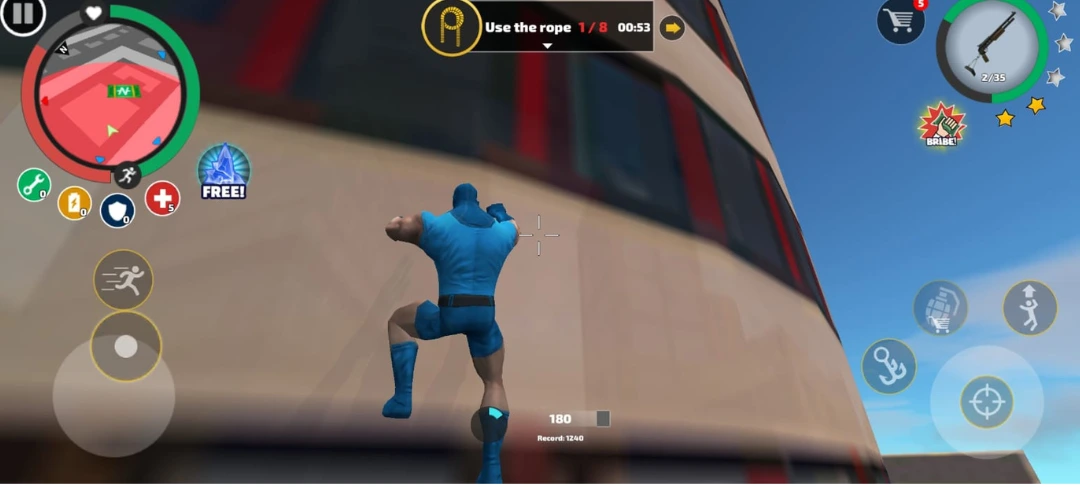Tap the crosshair shoot button
Viewport: 1080px width, 487px height.
987,402
